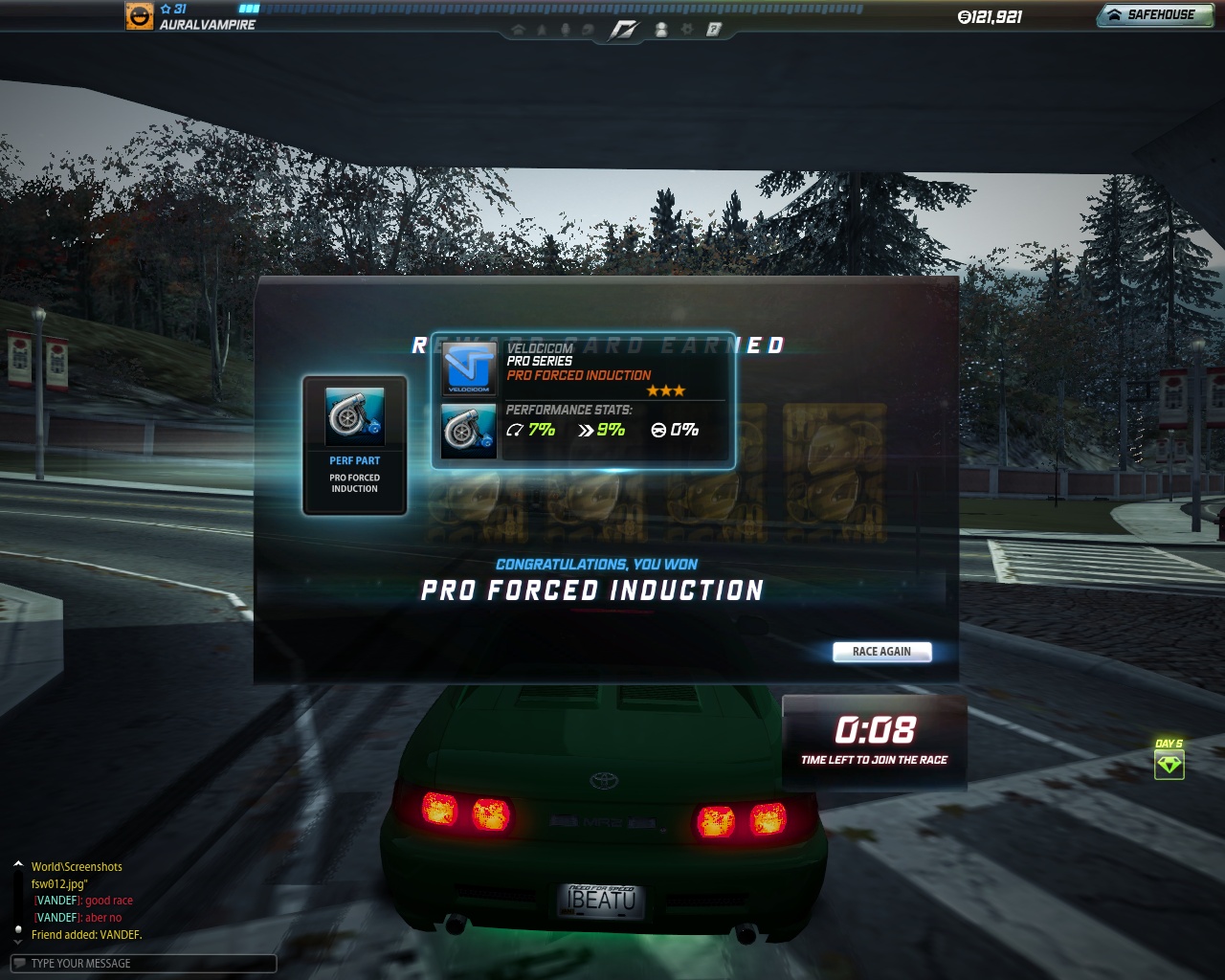
Task: Click the Race Again button
Action: tap(881, 652)
